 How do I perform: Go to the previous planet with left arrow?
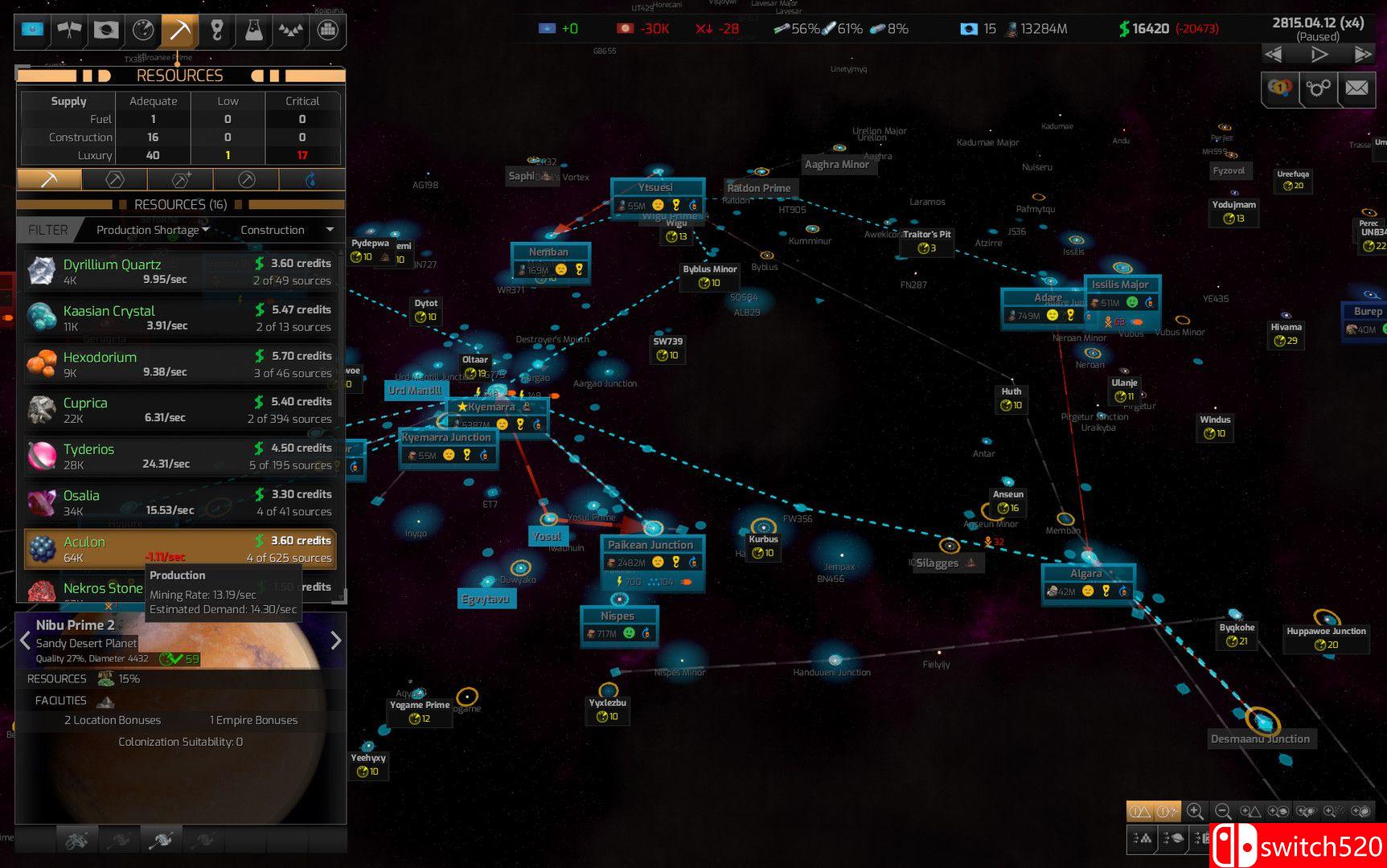(x=25, y=641)
